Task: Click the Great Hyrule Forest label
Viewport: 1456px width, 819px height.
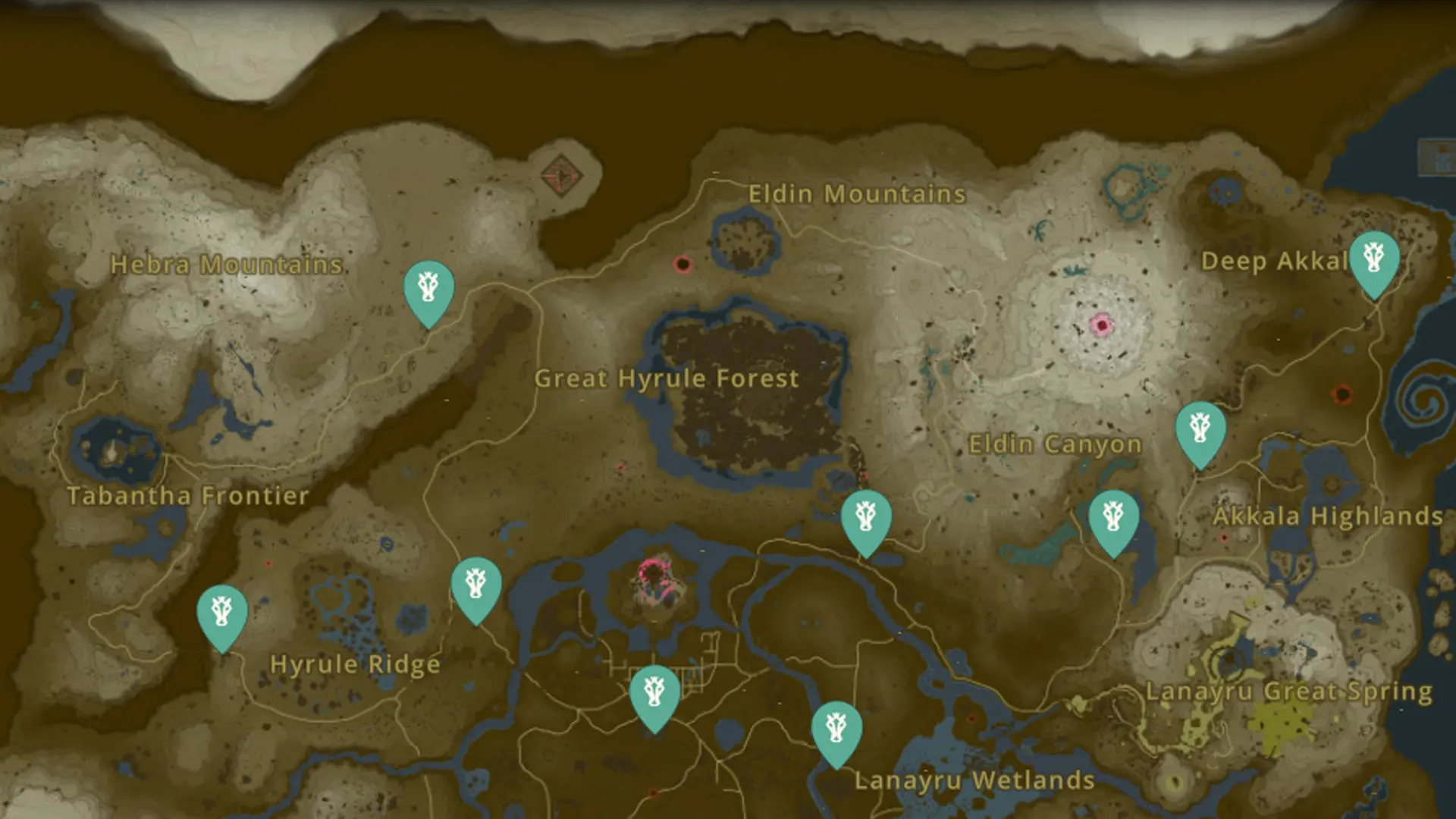Action: pyautogui.click(x=667, y=378)
